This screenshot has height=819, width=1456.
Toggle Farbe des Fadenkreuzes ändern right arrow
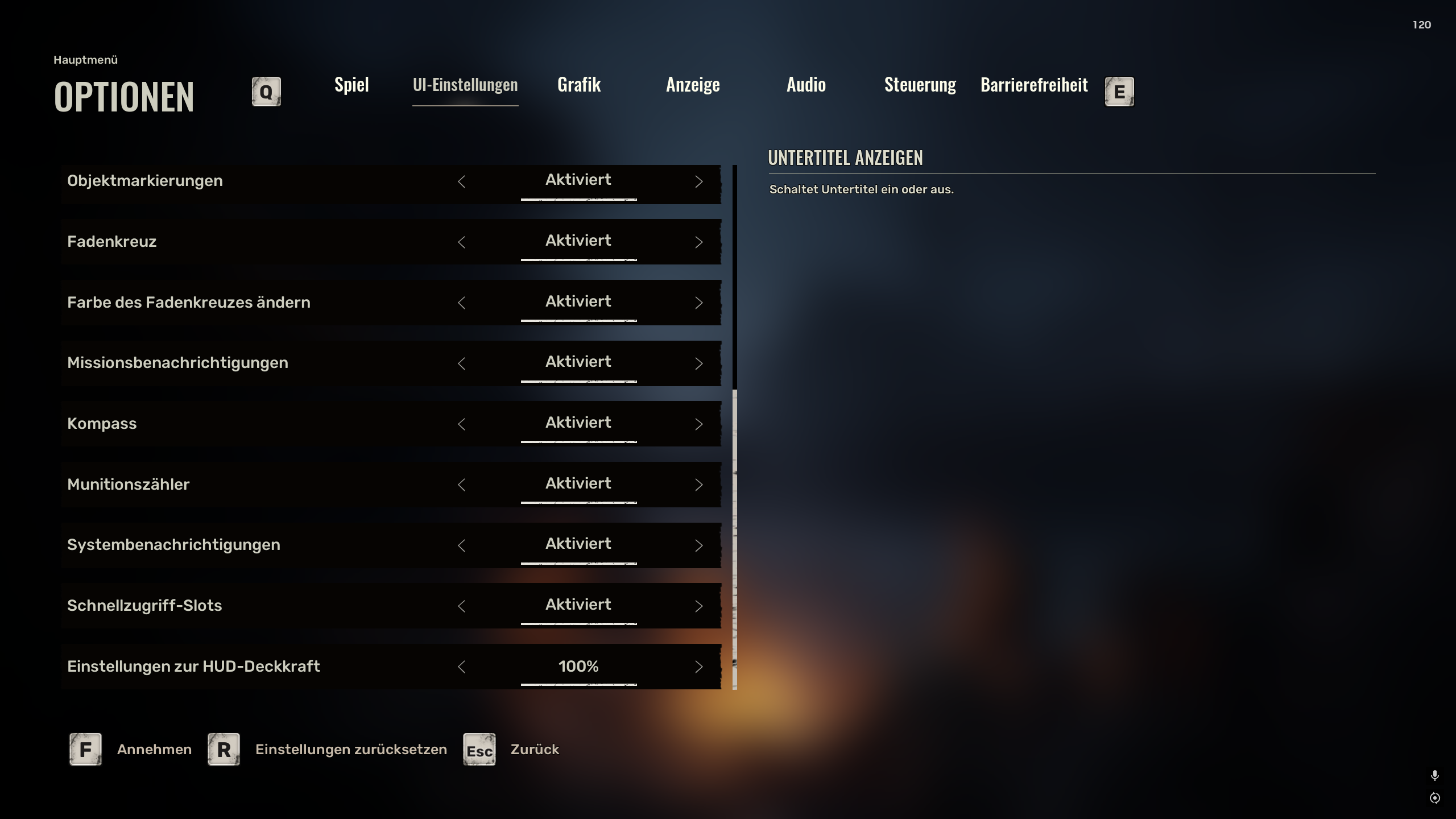tap(699, 303)
